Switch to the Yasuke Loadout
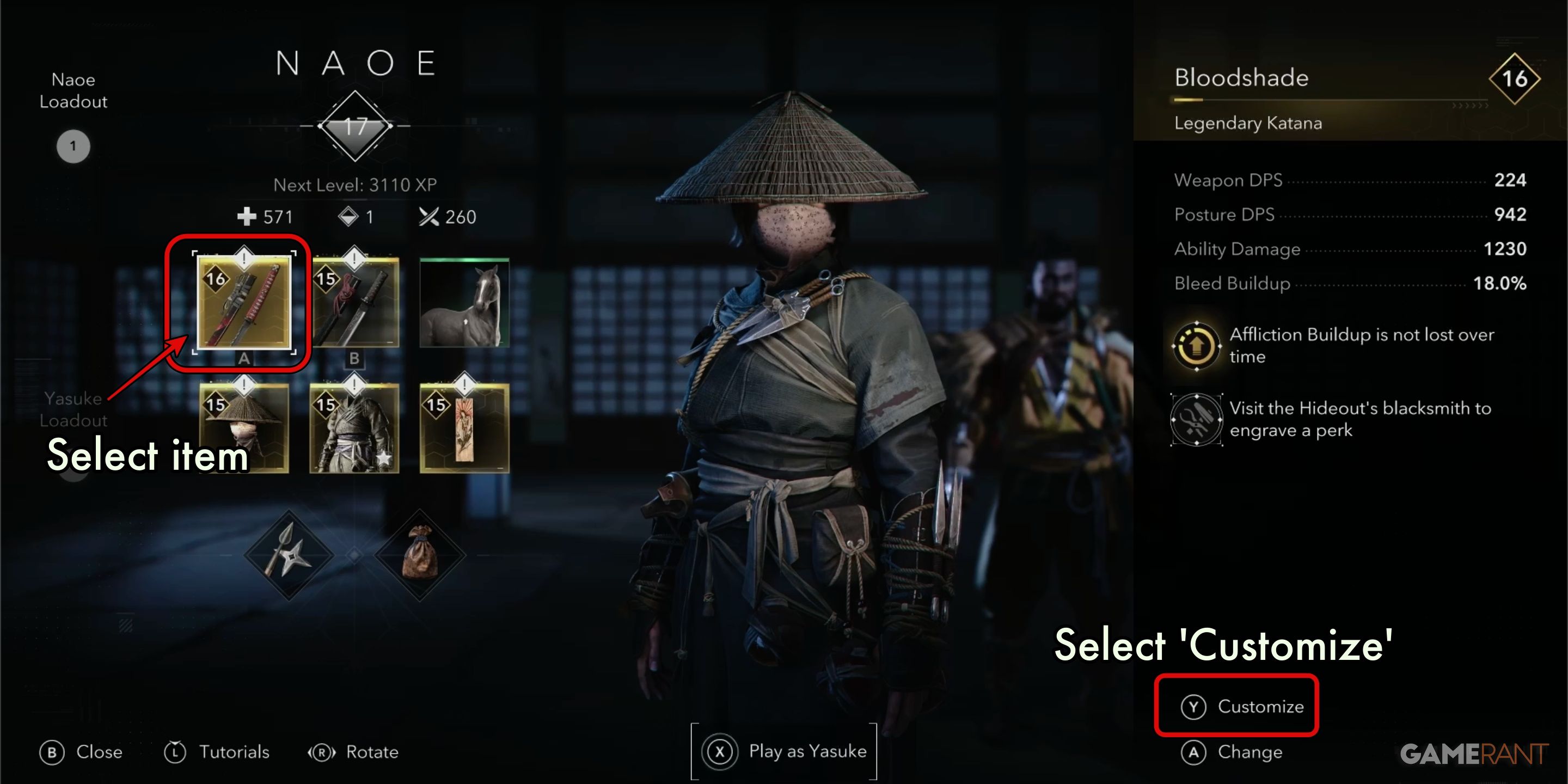The height and width of the screenshot is (784, 1568). (73, 409)
